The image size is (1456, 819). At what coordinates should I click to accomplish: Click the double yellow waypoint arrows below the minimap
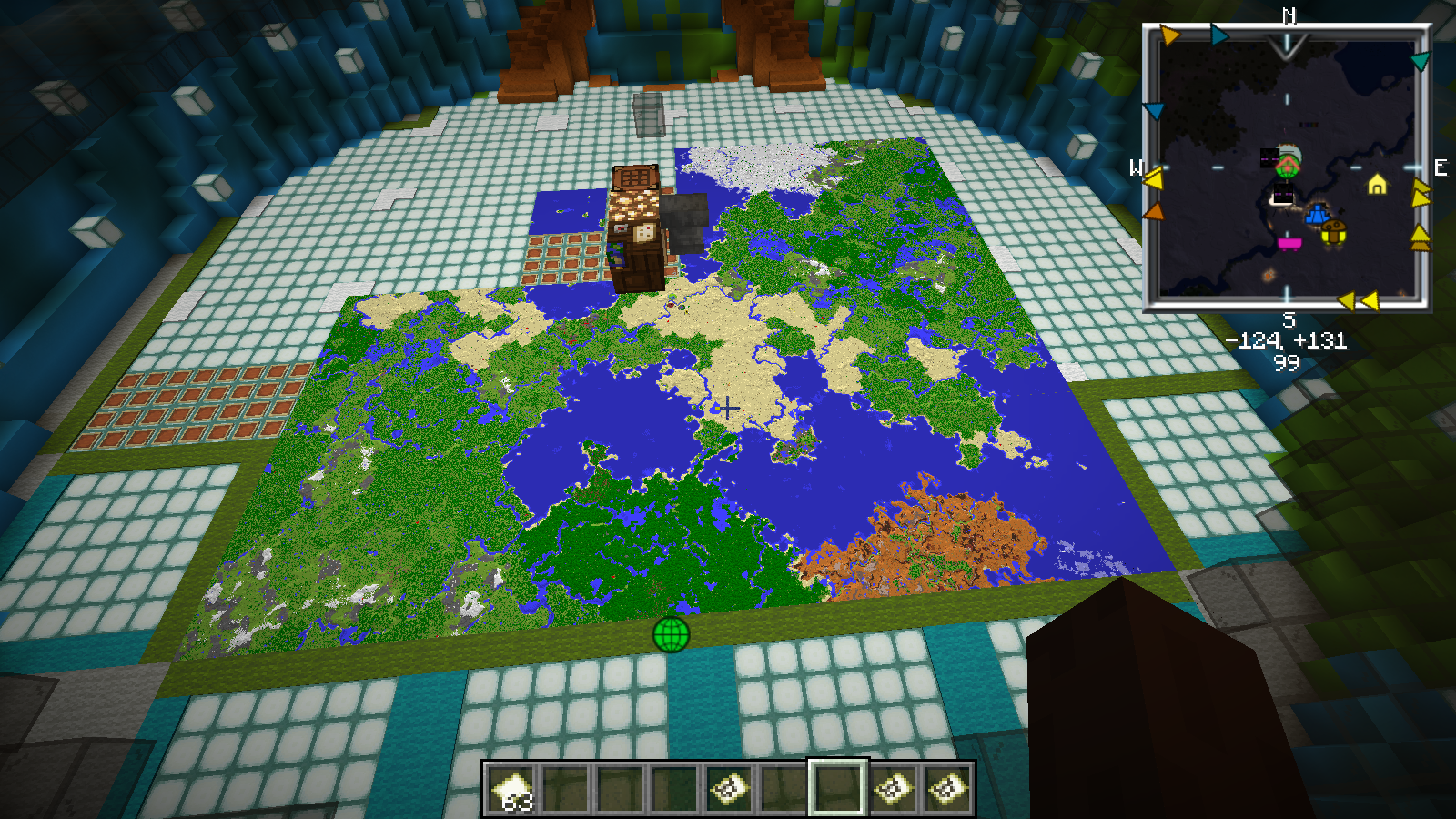coord(1360,299)
